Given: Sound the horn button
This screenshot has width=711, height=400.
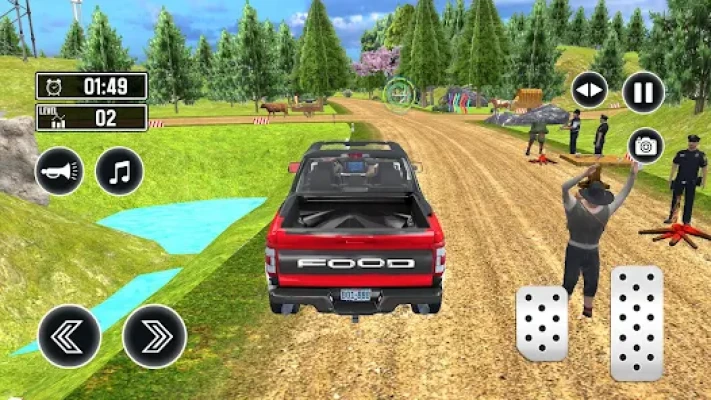Looking at the screenshot, I should [x=58, y=171].
